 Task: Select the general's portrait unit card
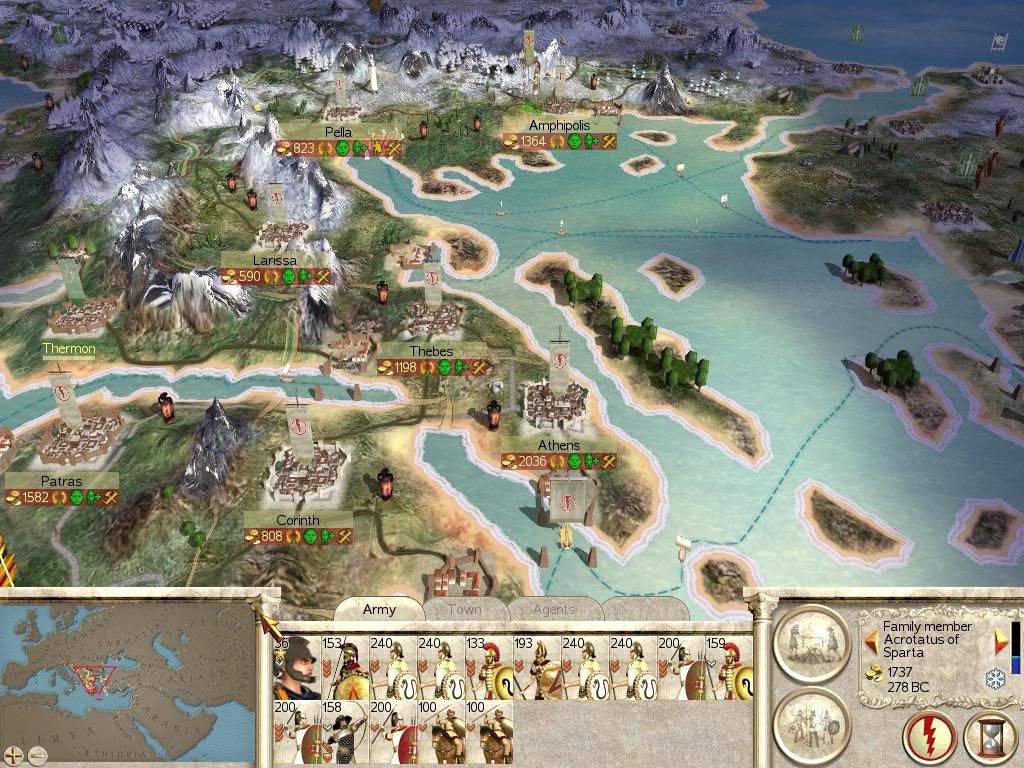[296, 667]
